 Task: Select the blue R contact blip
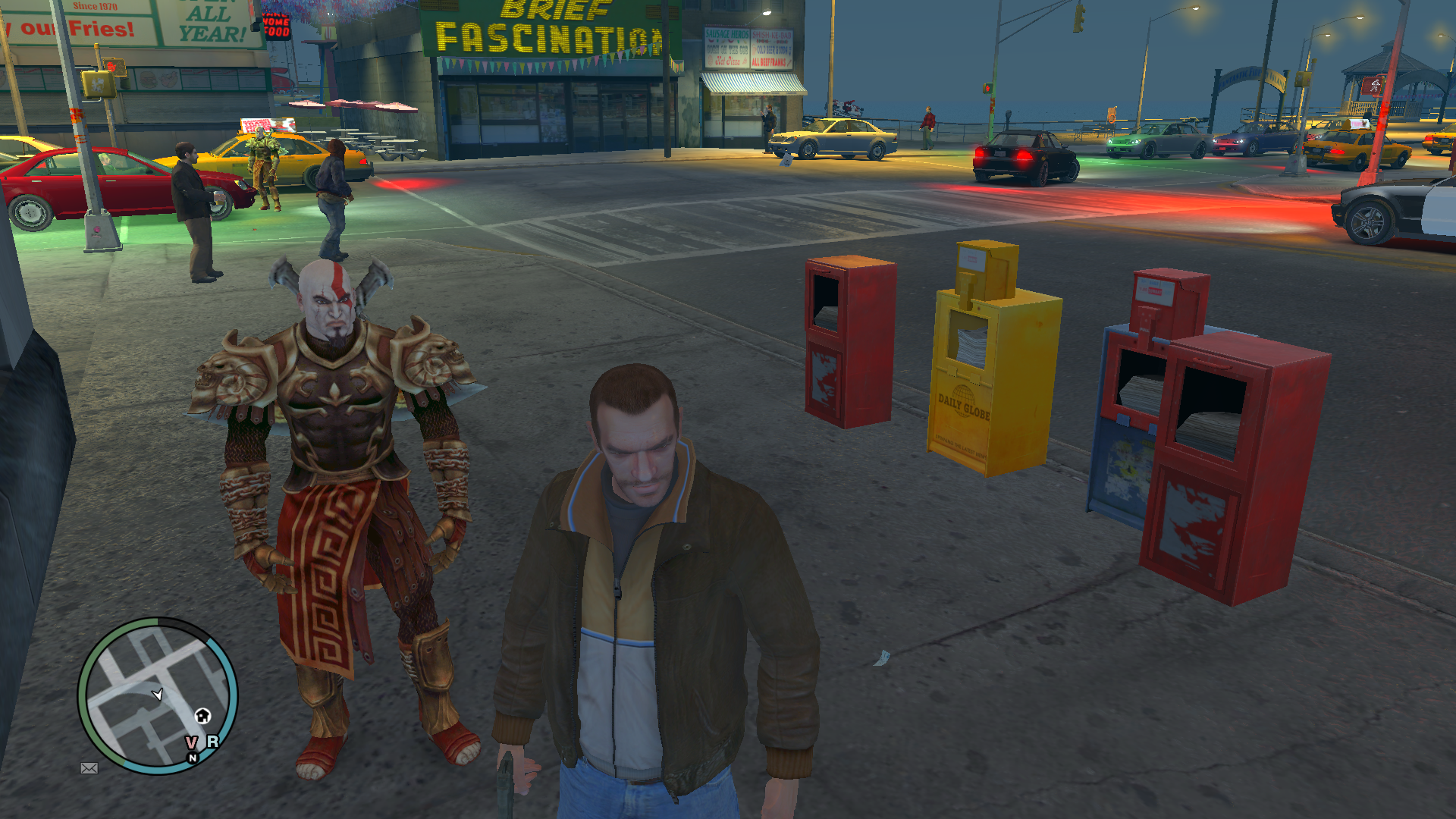212,741
